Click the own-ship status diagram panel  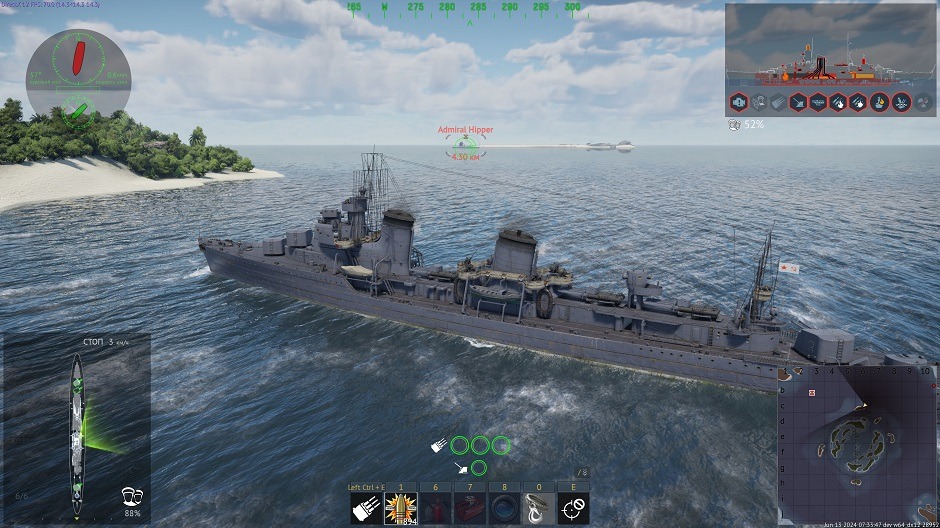click(76, 426)
